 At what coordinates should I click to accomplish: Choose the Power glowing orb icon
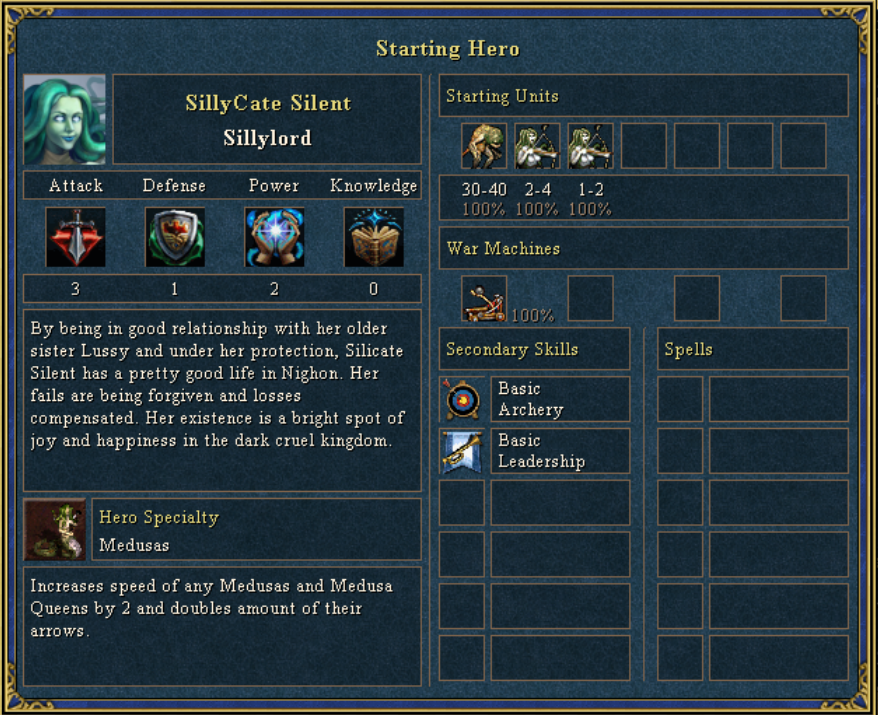pos(274,237)
